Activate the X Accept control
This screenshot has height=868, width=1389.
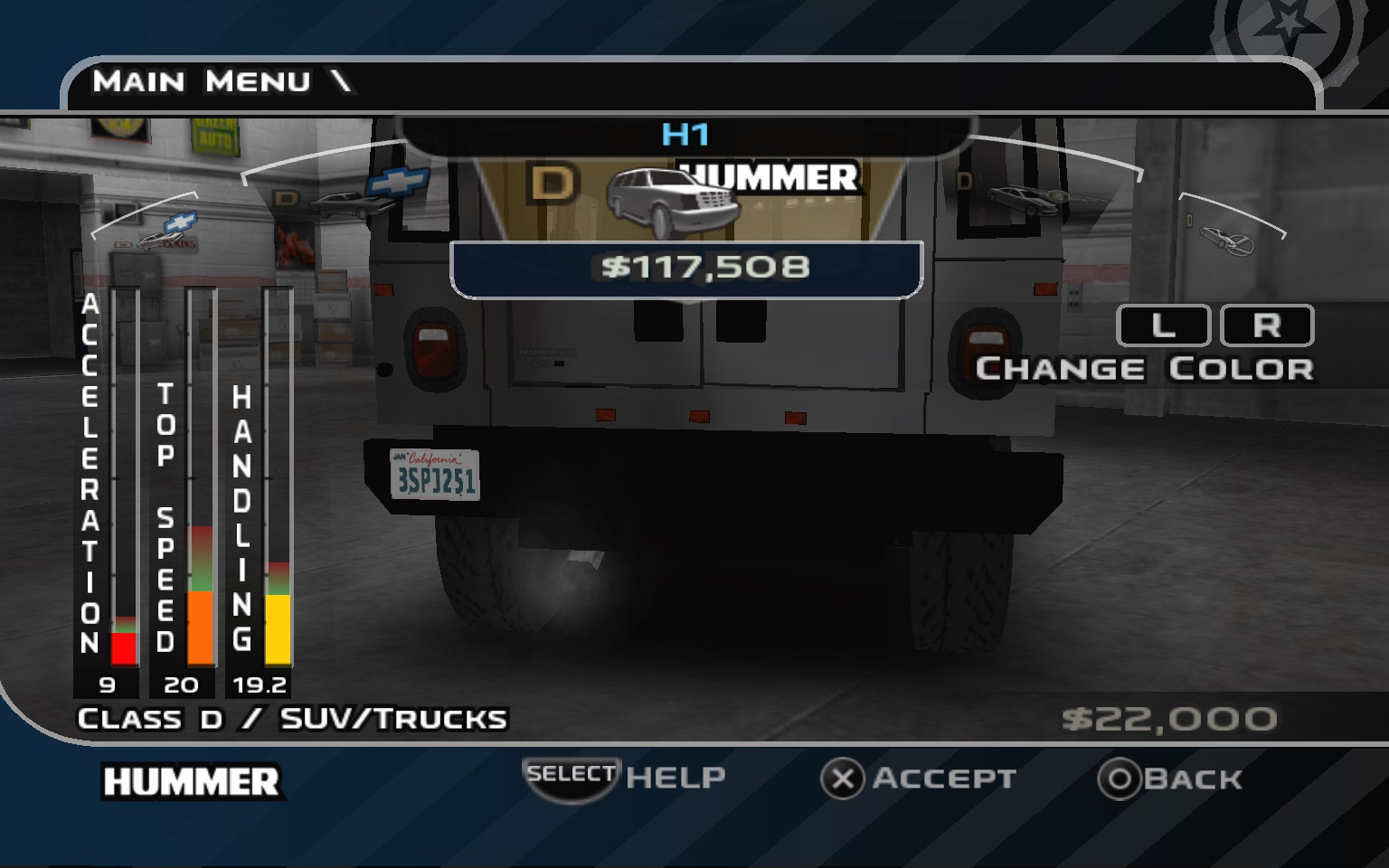(x=923, y=778)
